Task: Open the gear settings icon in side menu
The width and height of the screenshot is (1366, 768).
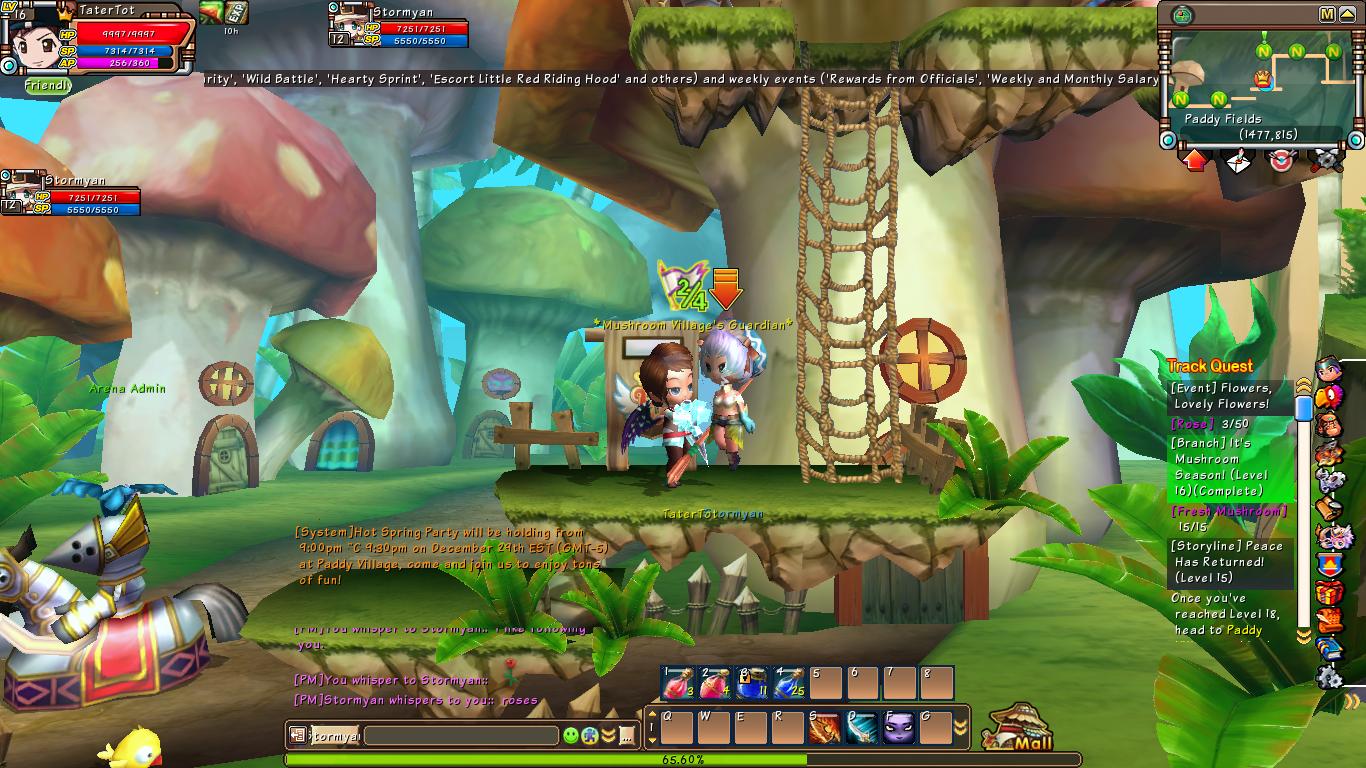Action: point(1328,678)
